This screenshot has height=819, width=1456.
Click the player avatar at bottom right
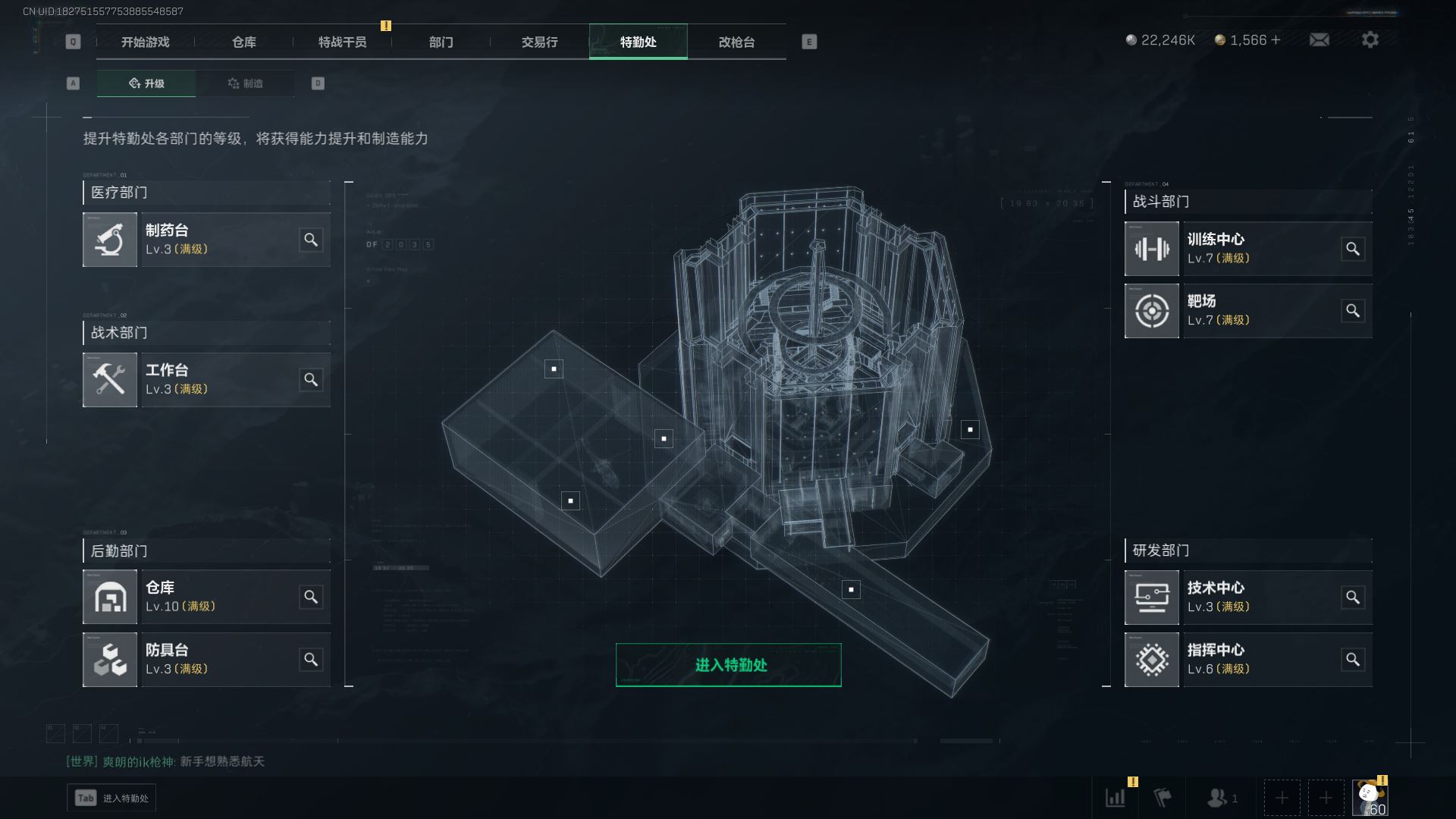(x=1370, y=798)
